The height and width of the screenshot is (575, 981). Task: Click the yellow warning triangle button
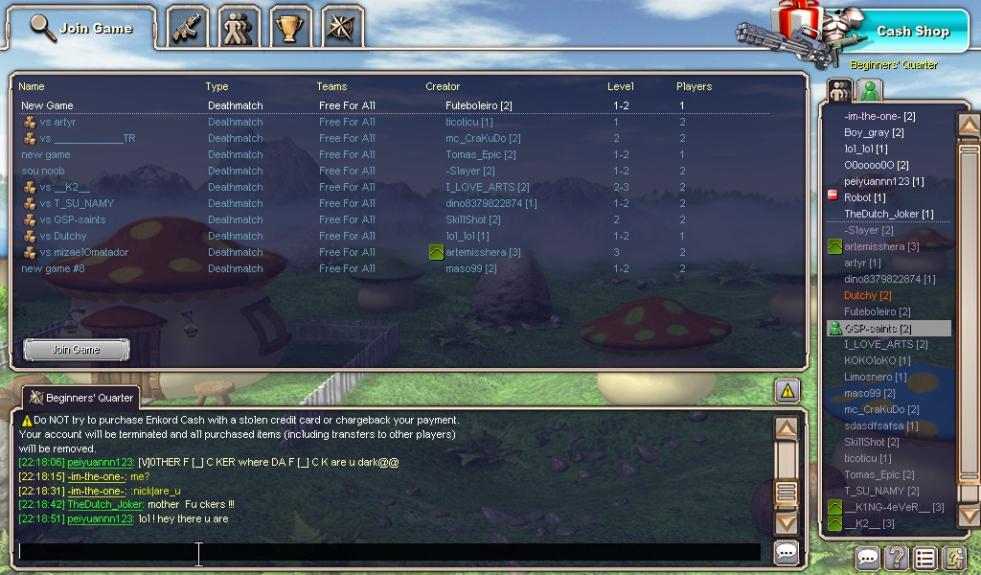tap(789, 392)
